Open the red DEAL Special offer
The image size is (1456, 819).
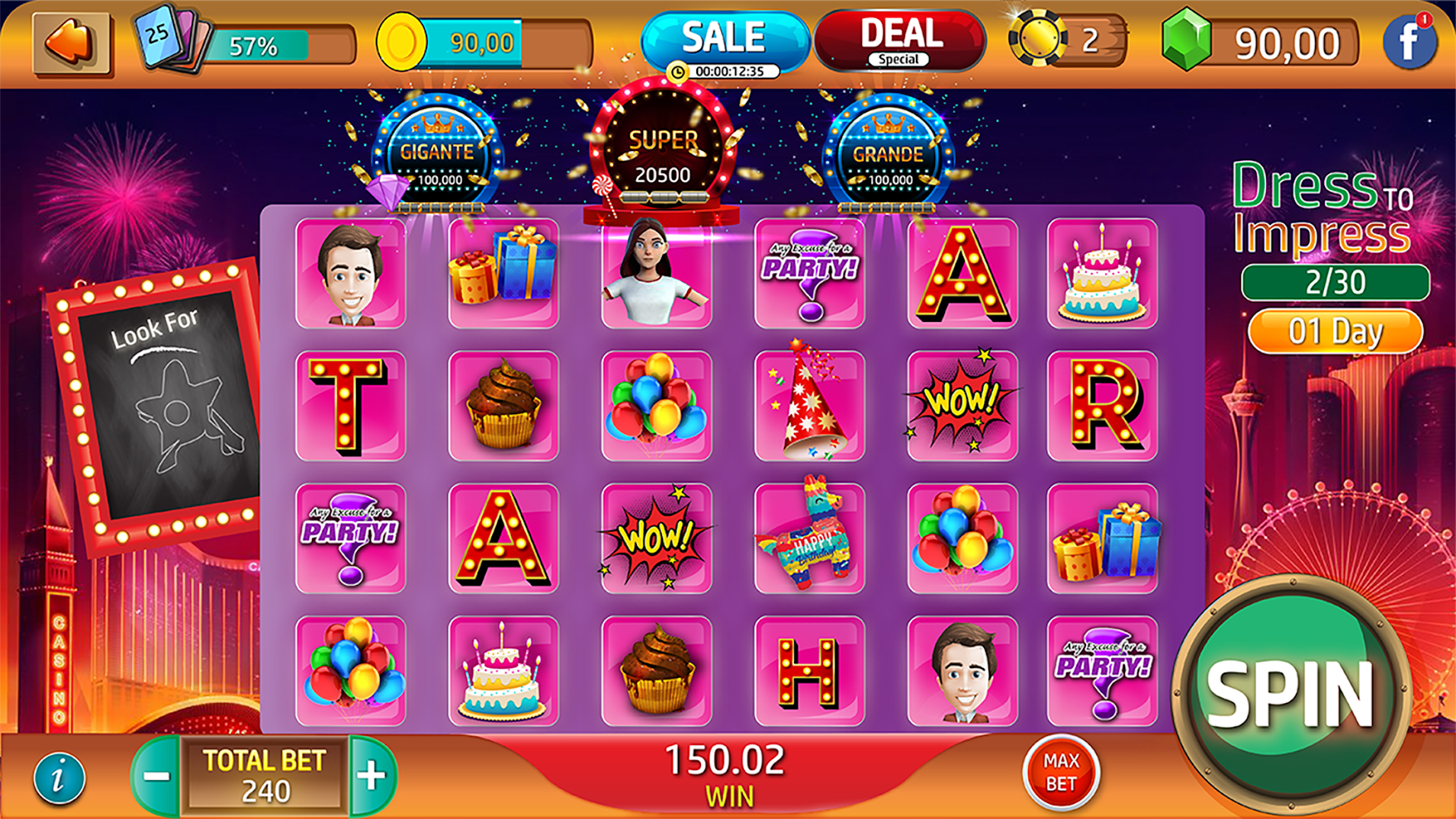[x=900, y=40]
